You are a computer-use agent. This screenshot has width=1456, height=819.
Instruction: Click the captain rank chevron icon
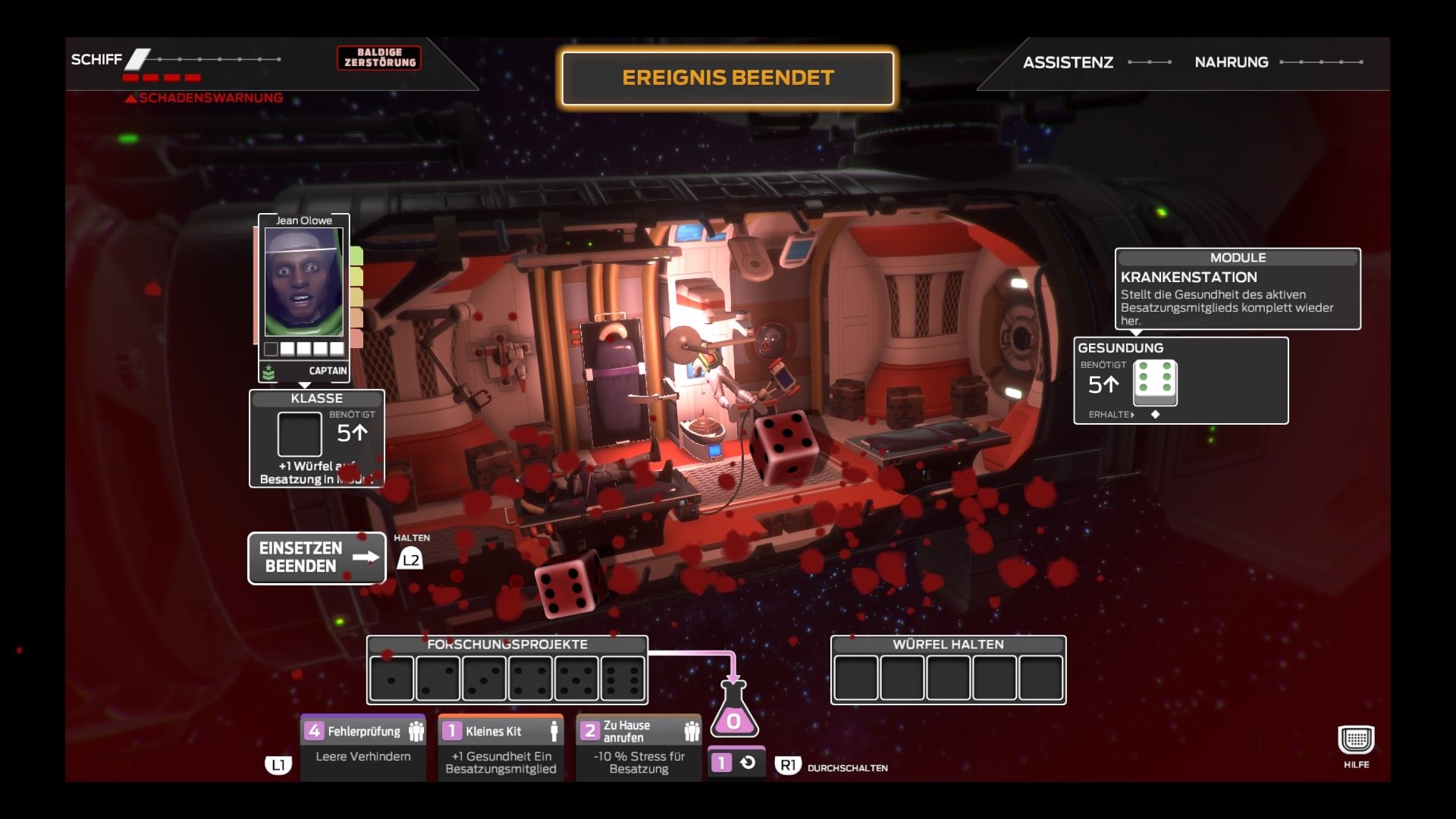pos(269,371)
